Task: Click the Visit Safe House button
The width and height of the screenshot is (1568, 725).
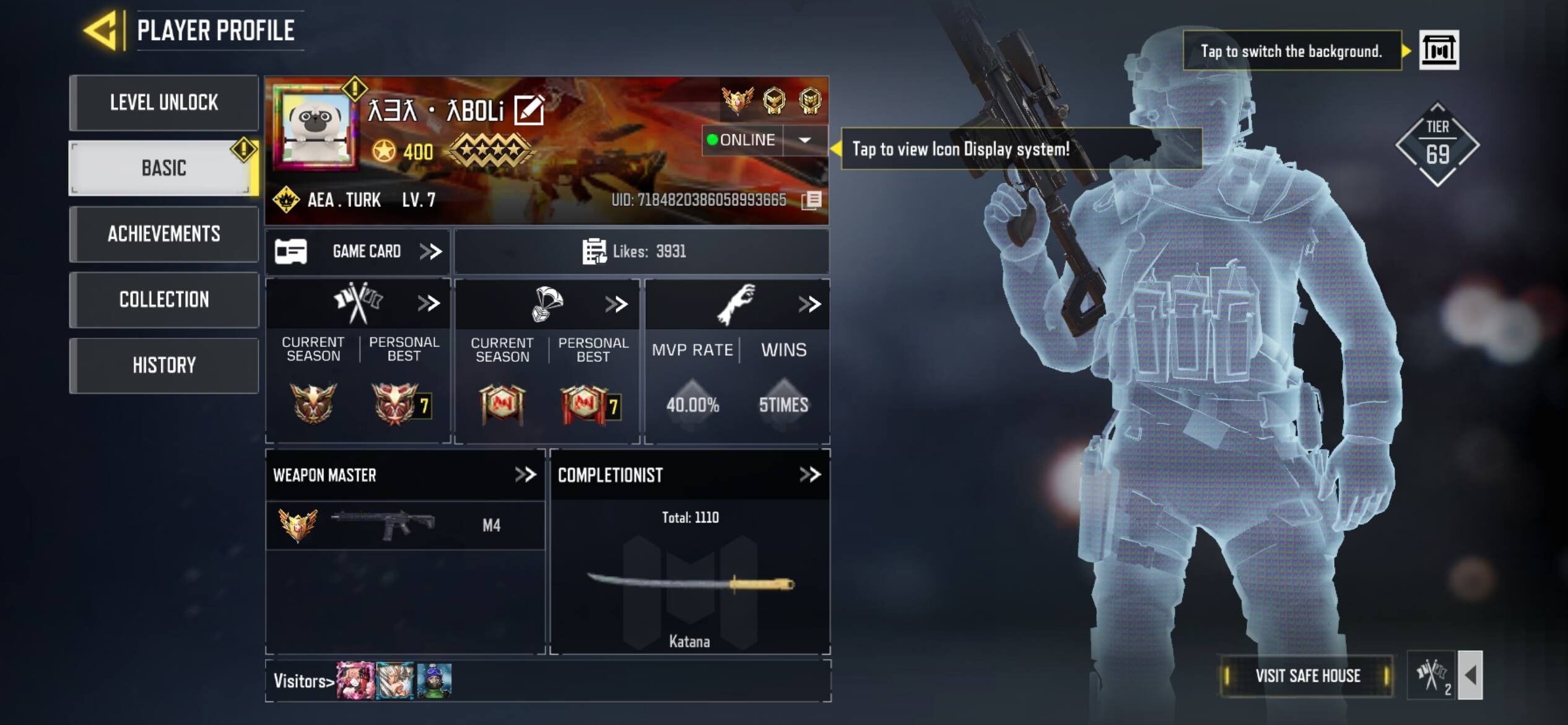Action: (x=1307, y=675)
